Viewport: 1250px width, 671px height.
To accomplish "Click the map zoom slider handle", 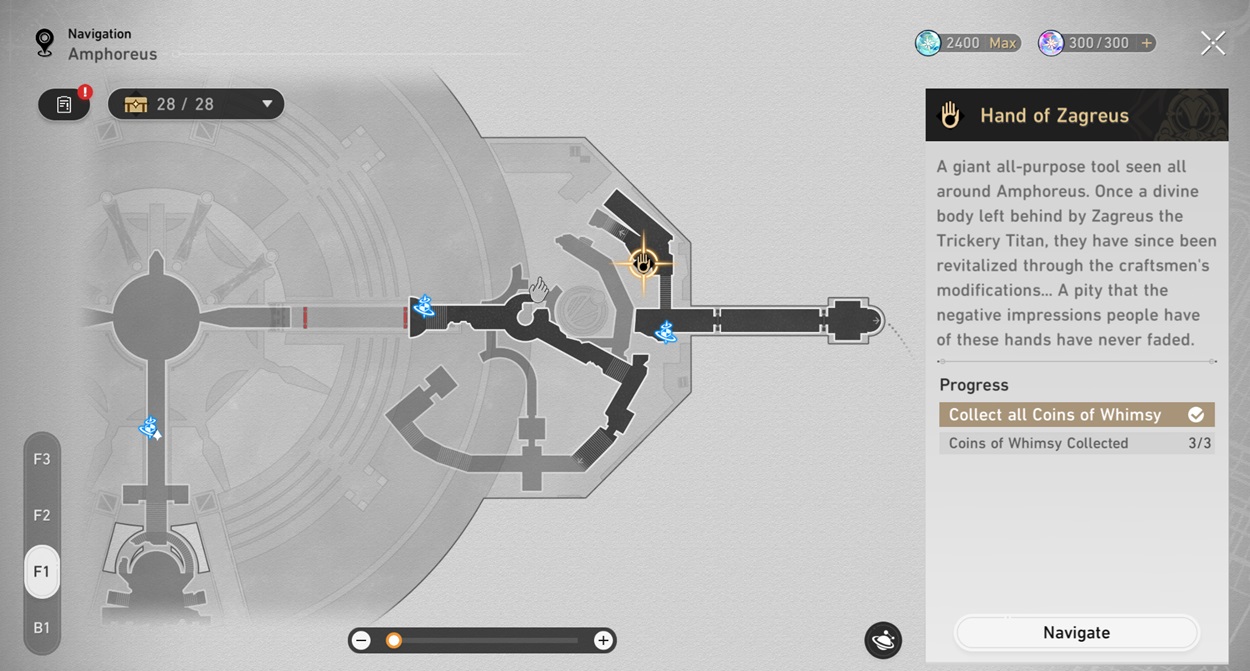I will pyautogui.click(x=394, y=641).
